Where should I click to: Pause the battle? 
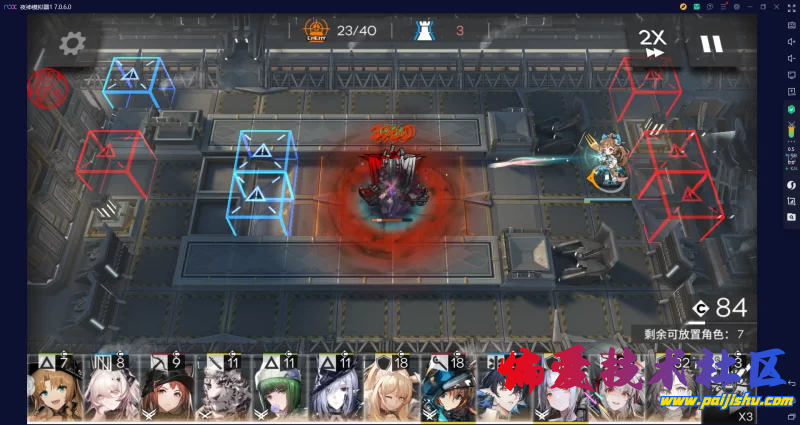click(711, 44)
